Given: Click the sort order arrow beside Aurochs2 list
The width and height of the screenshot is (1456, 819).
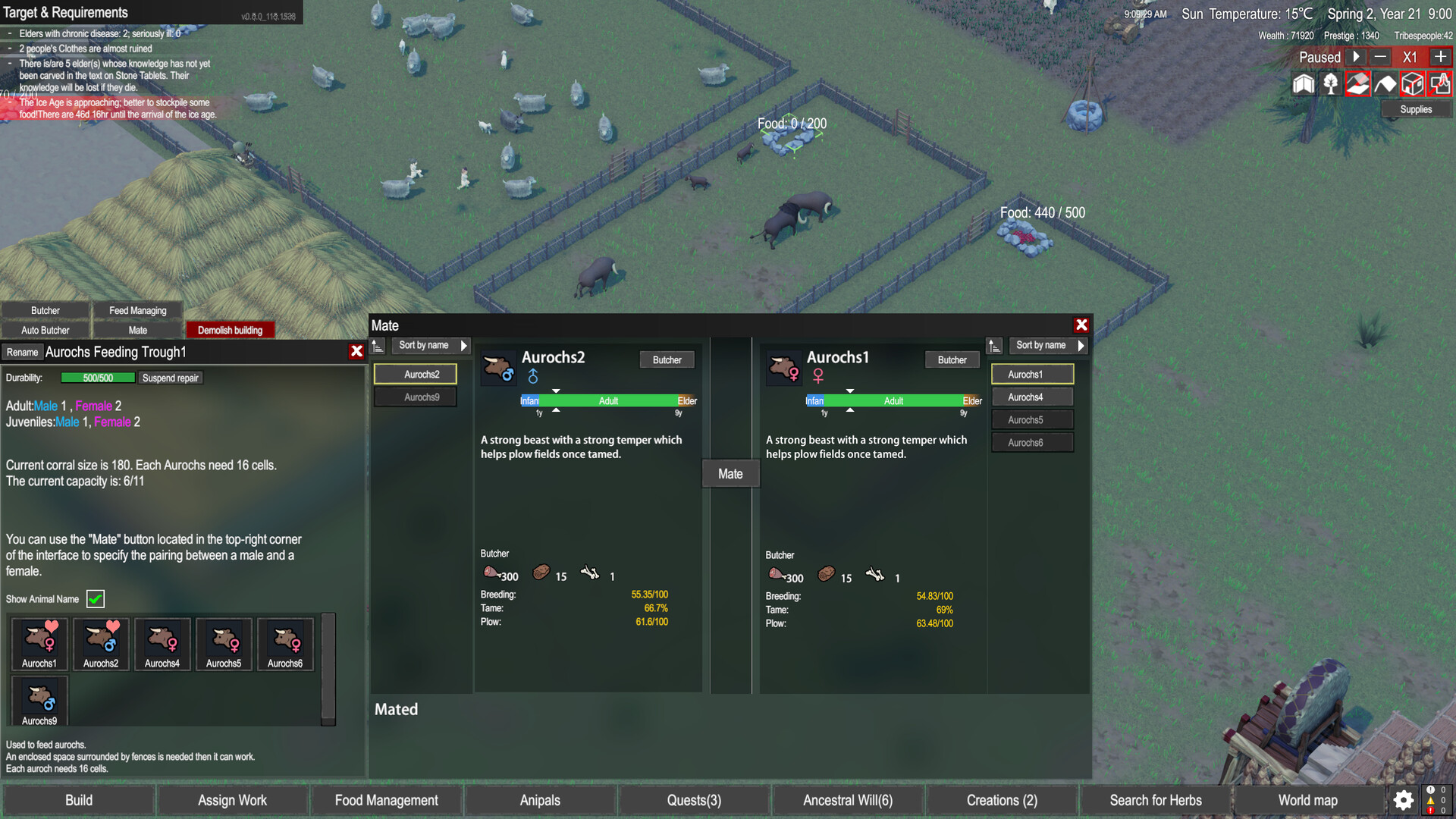Looking at the screenshot, I should click(378, 345).
